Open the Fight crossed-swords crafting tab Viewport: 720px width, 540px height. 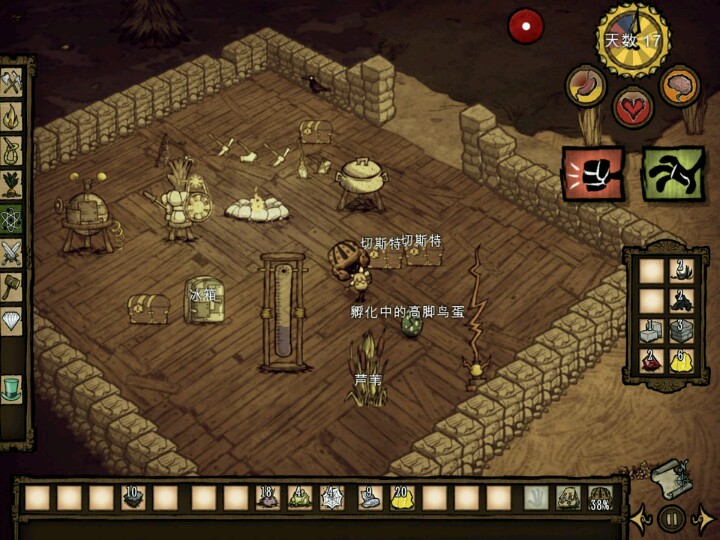12,253
